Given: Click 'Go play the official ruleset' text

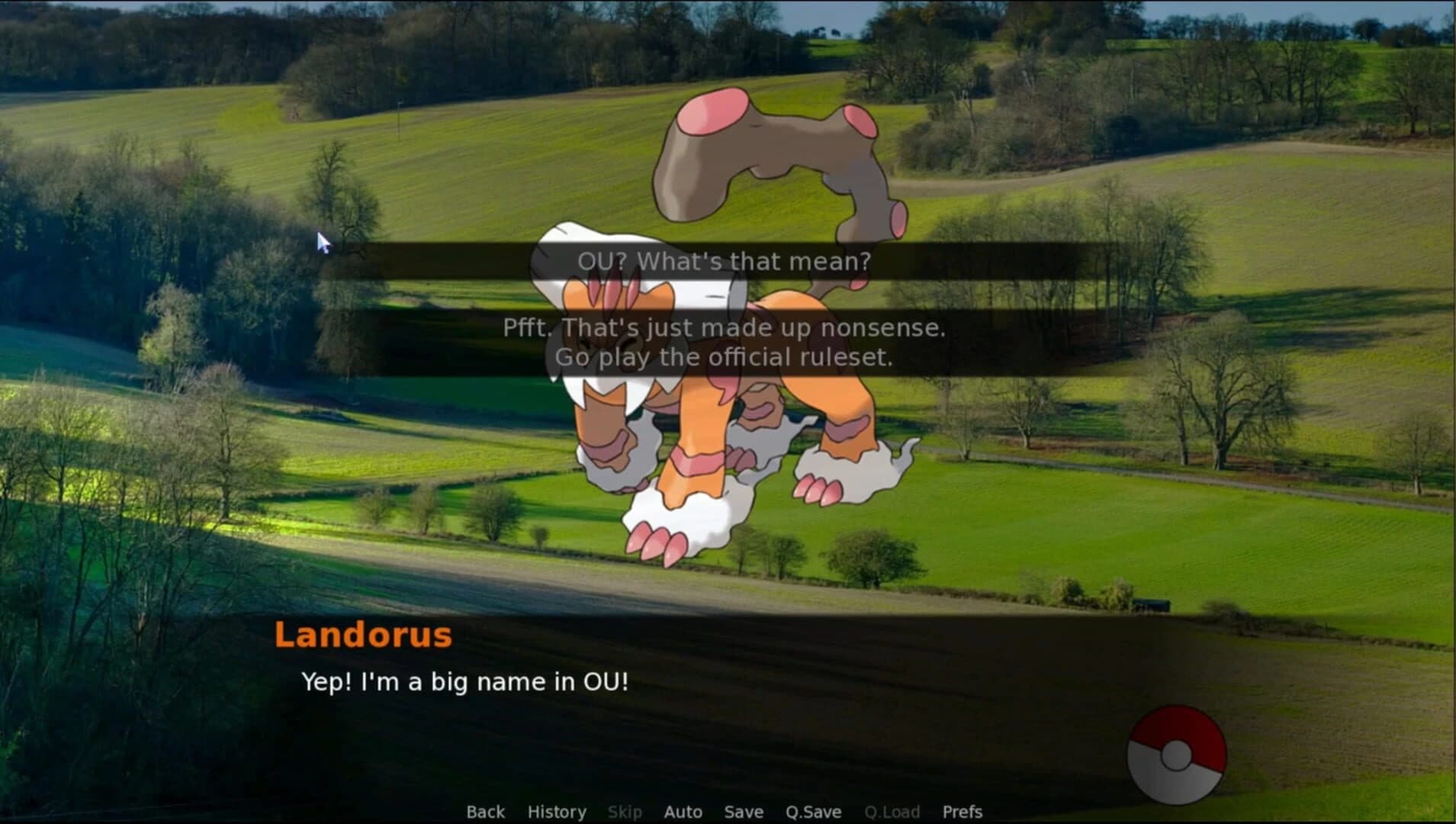Looking at the screenshot, I should [725, 356].
